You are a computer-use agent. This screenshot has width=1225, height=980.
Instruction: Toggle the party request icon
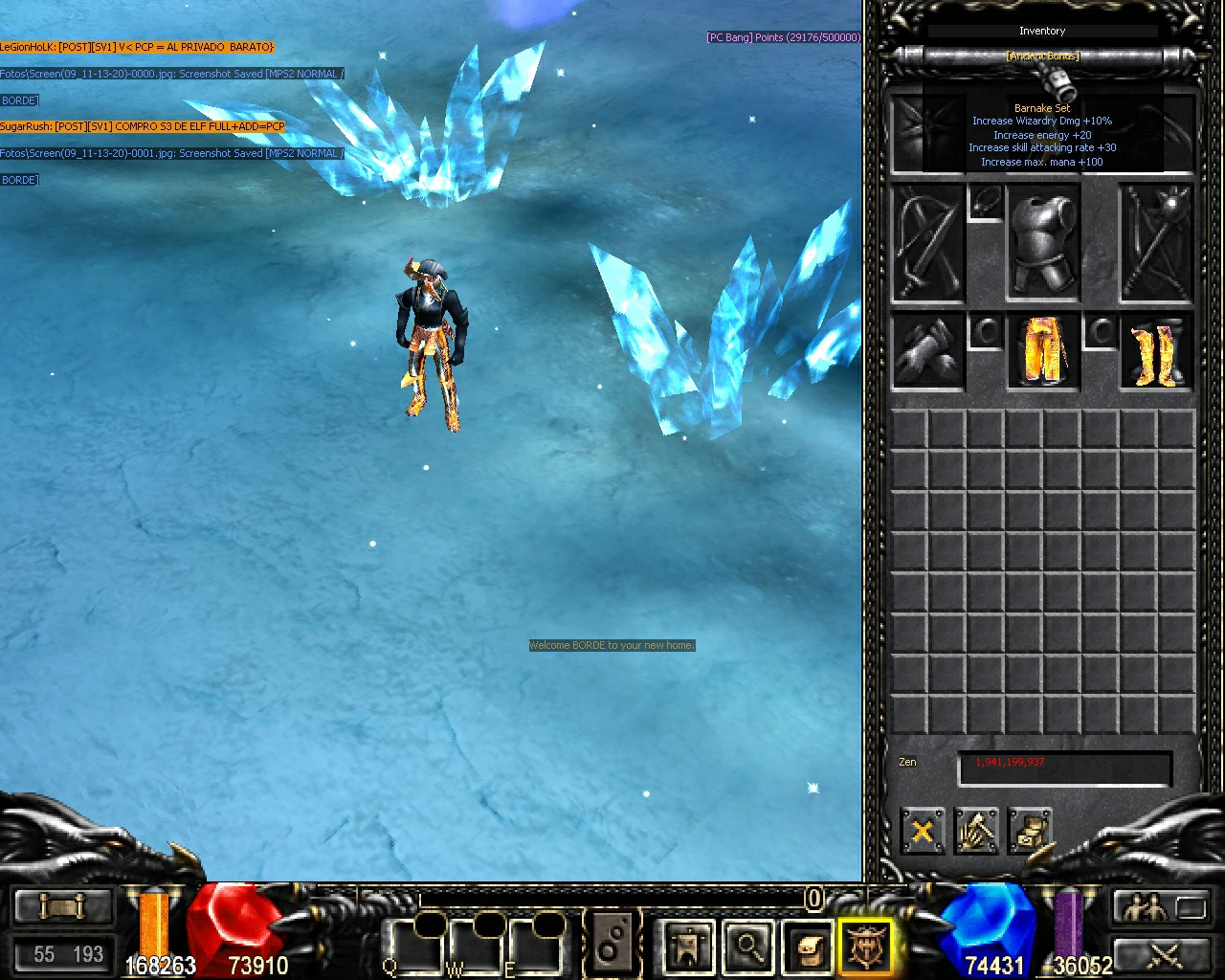coord(1145,905)
